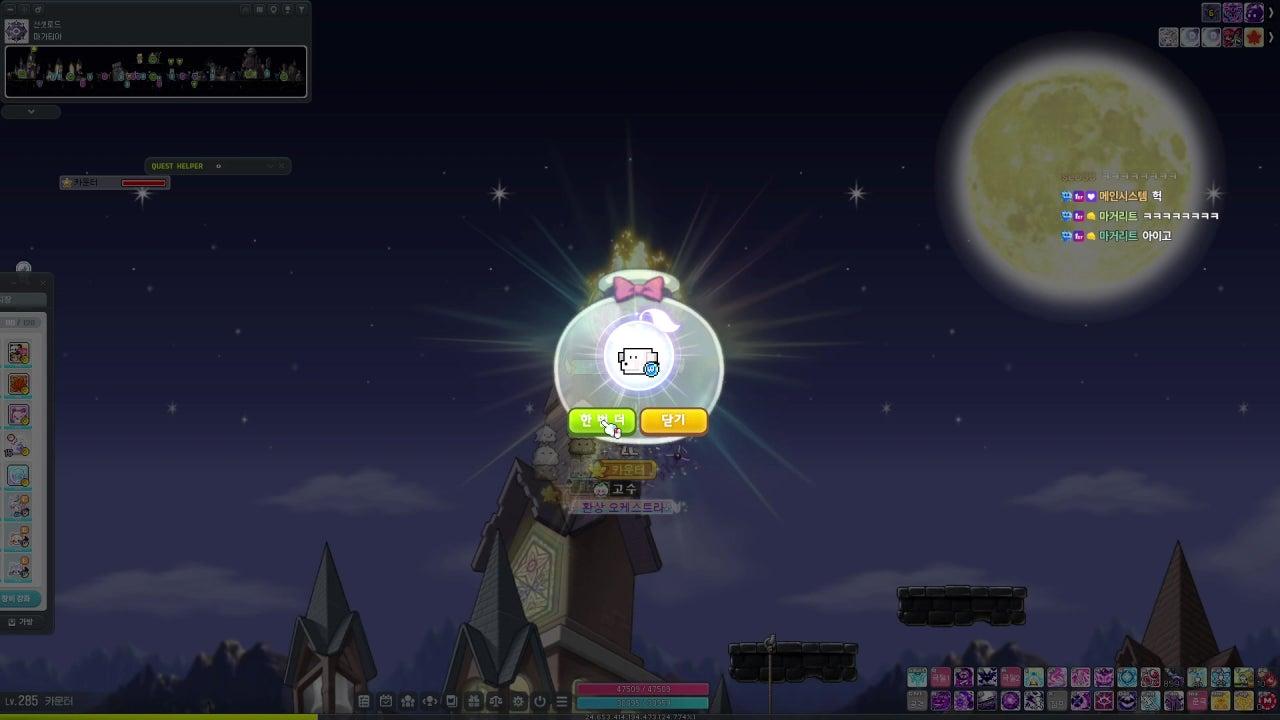Select the orange leaf item in side panel

coord(18,384)
